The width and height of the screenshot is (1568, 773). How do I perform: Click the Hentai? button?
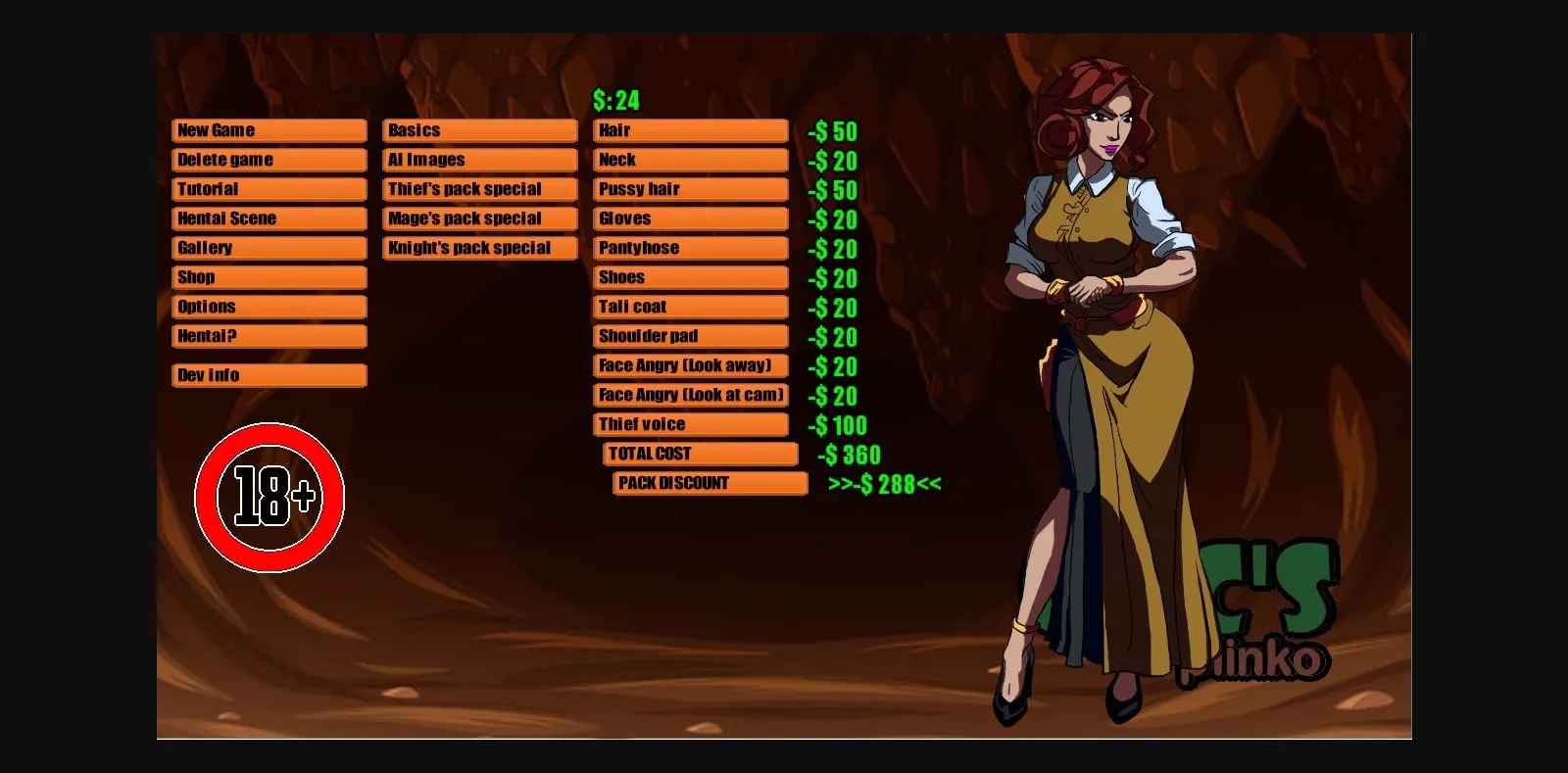[x=269, y=335]
